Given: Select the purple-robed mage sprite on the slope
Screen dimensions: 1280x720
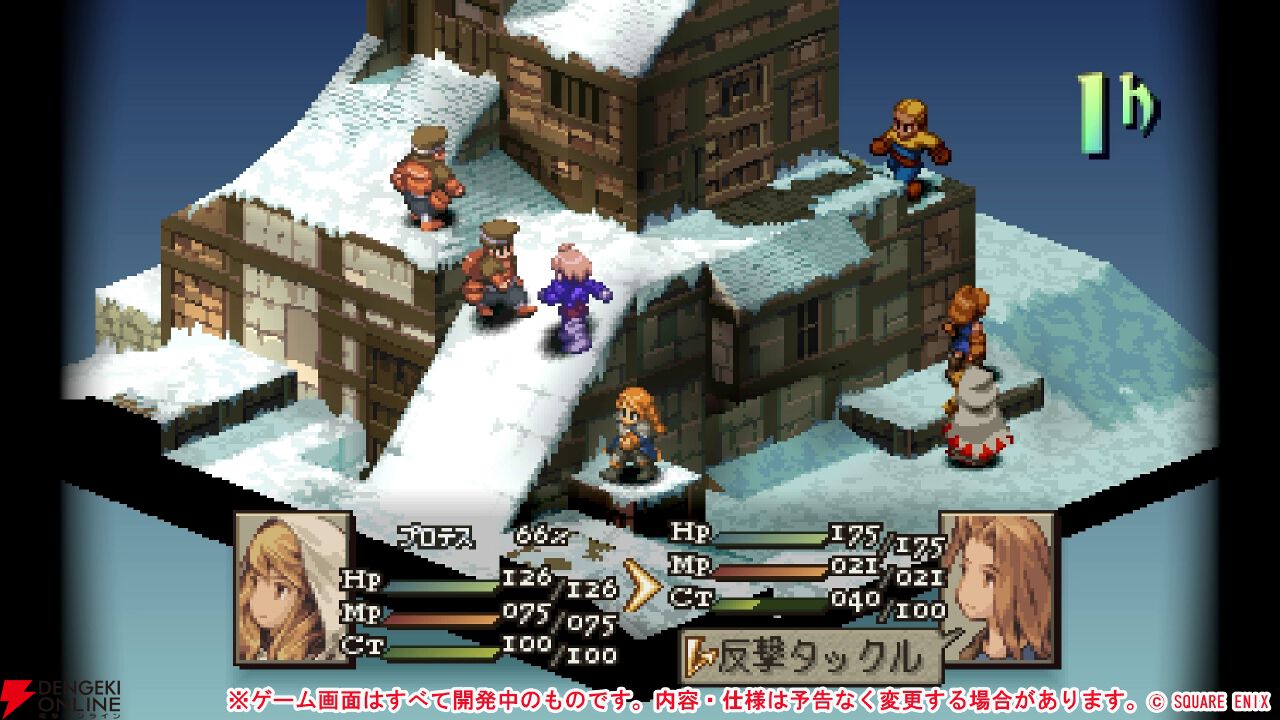Looking at the screenshot, I should (572, 294).
